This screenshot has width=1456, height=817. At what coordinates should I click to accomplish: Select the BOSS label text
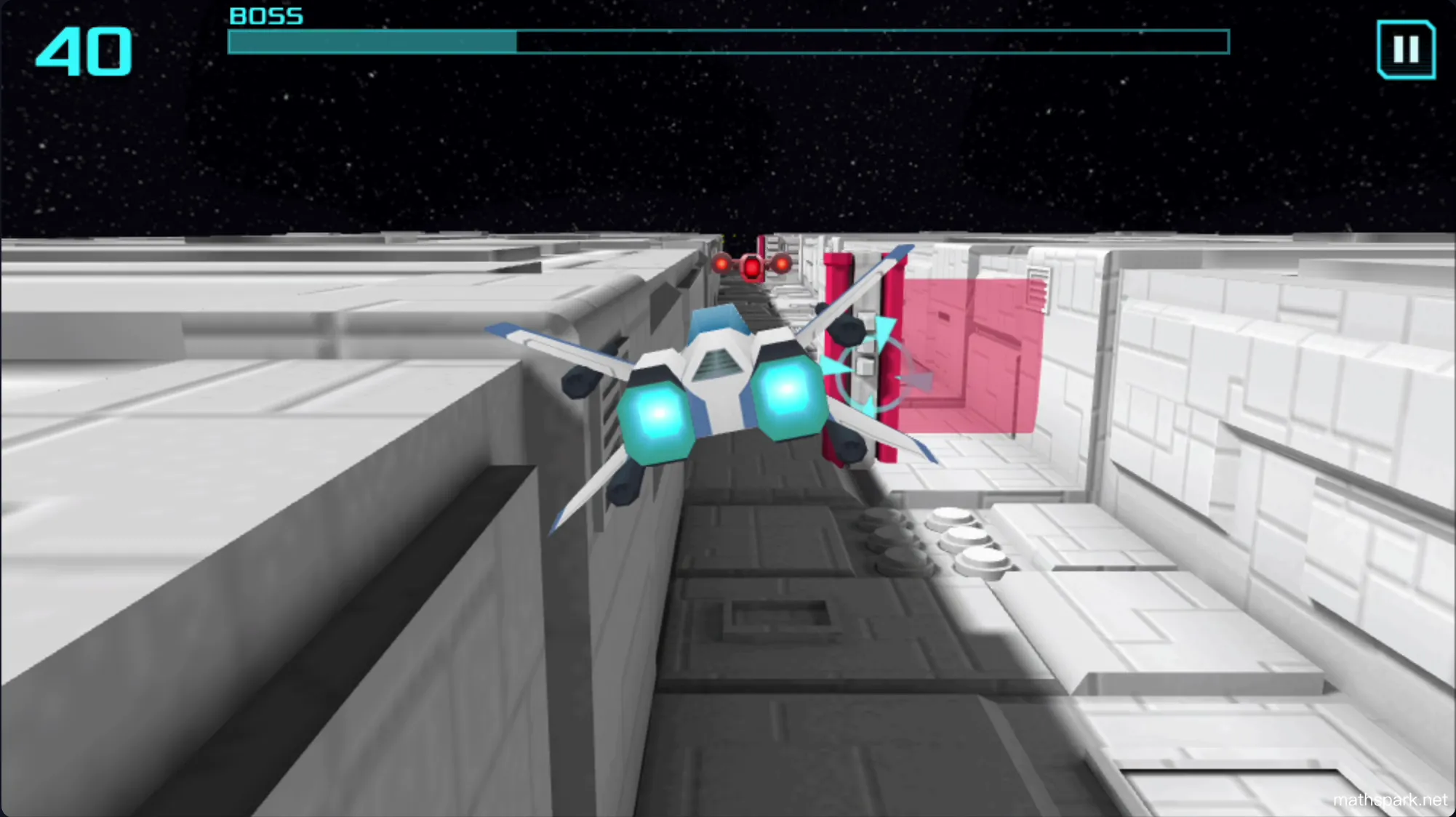click(x=265, y=15)
